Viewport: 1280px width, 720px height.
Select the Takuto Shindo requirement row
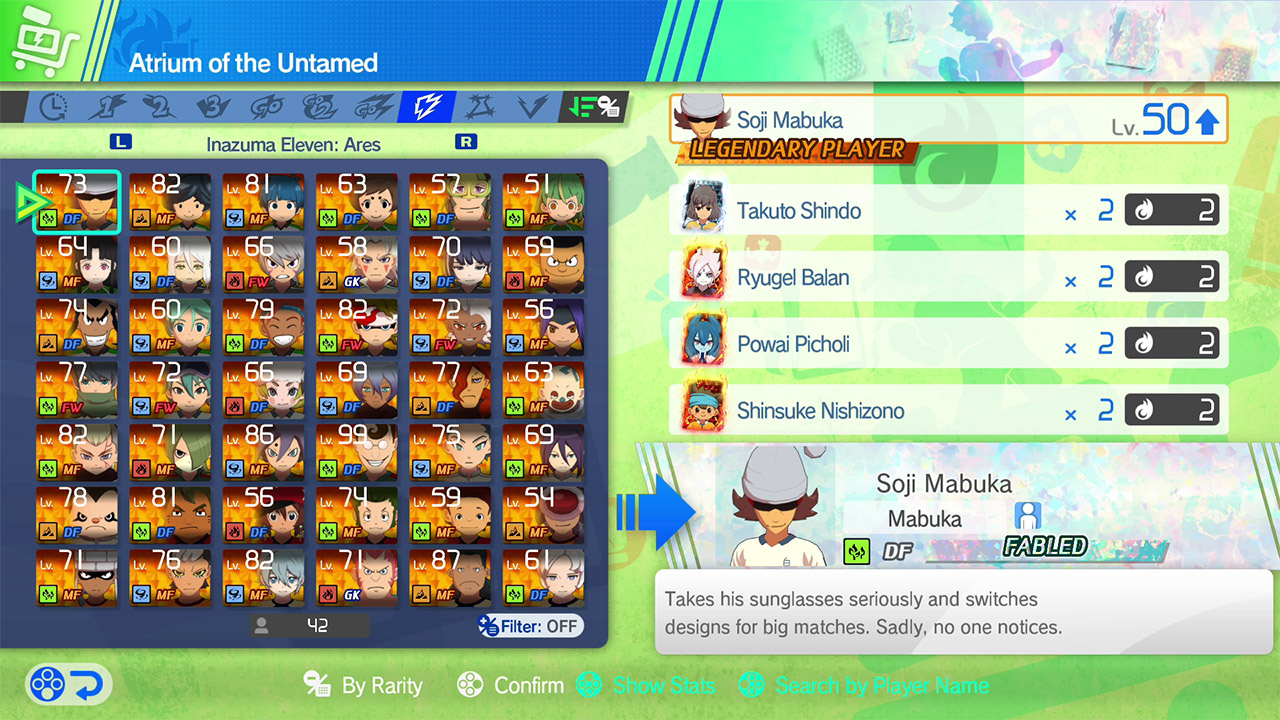948,211
